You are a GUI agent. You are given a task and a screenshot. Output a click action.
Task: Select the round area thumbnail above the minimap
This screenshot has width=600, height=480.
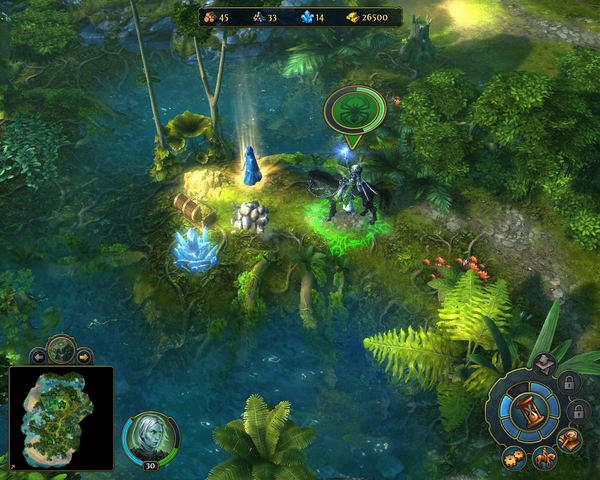(x=60, y=350)
